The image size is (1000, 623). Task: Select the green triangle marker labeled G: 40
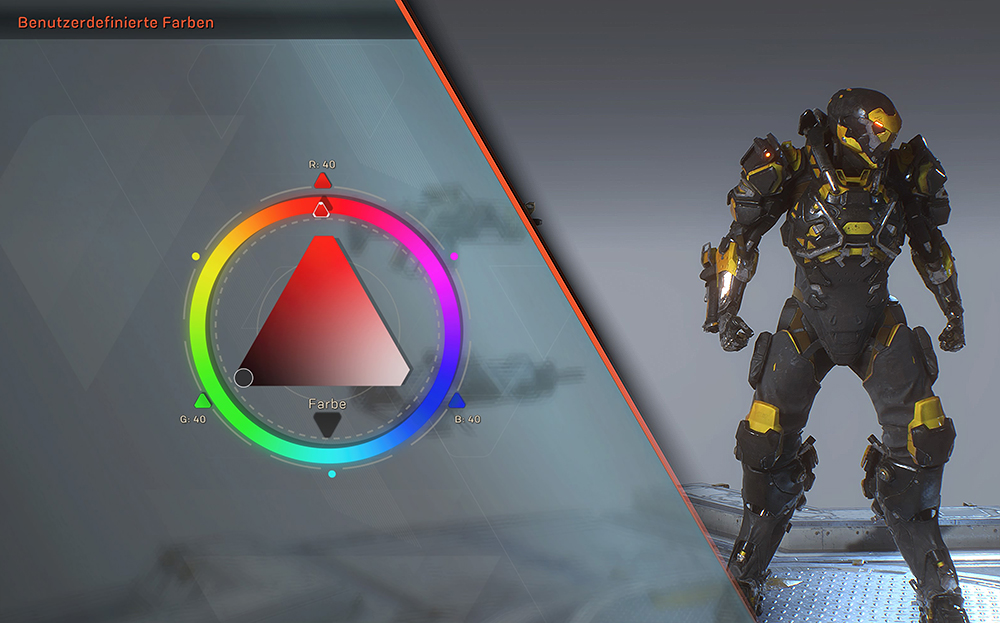[203, 401]
